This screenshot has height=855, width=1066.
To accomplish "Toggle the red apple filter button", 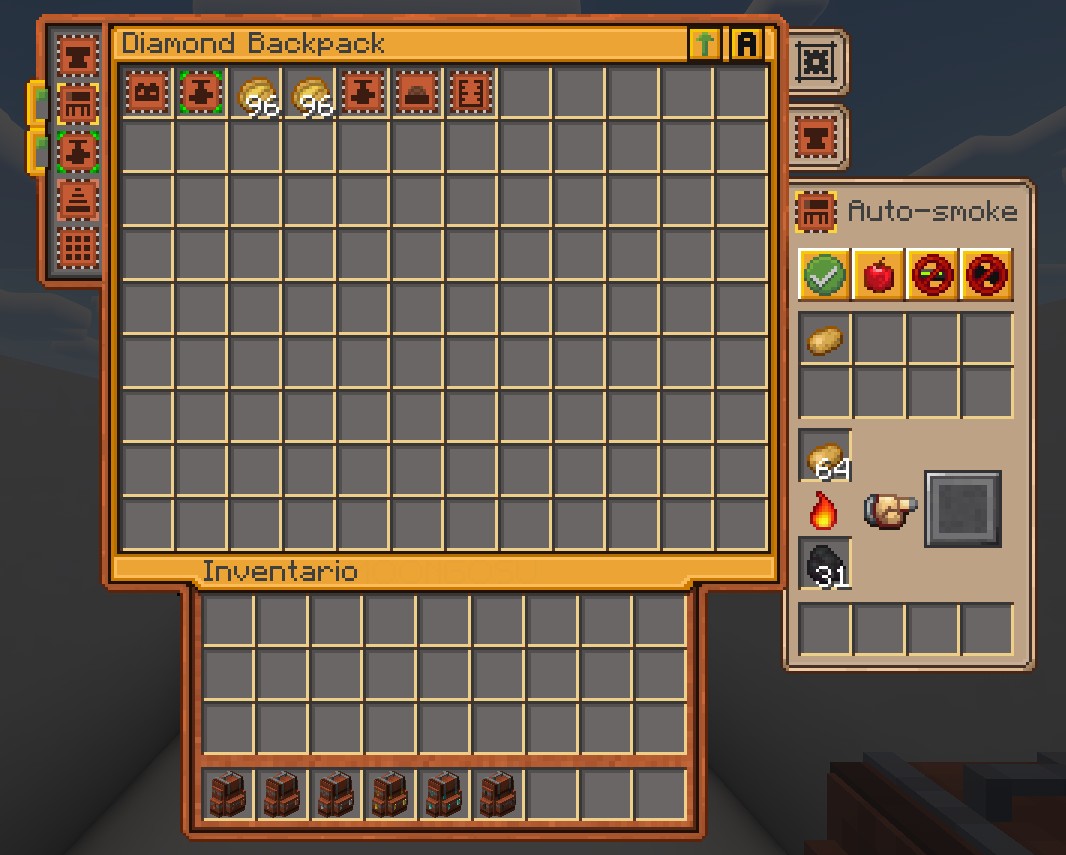I will tap(878, 274).
